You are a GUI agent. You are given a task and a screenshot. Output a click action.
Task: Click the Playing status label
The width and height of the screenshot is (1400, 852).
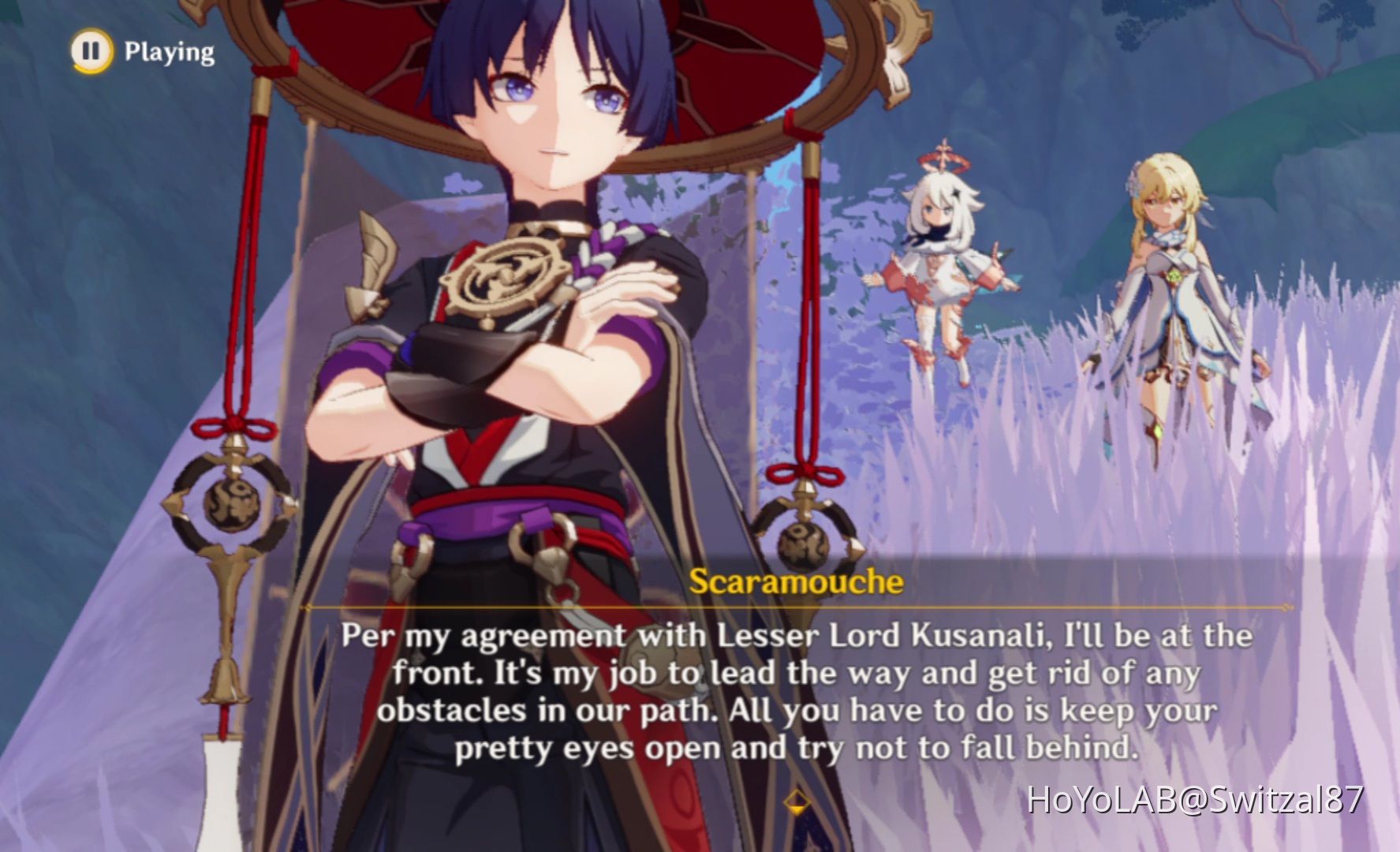pos(168,51)
